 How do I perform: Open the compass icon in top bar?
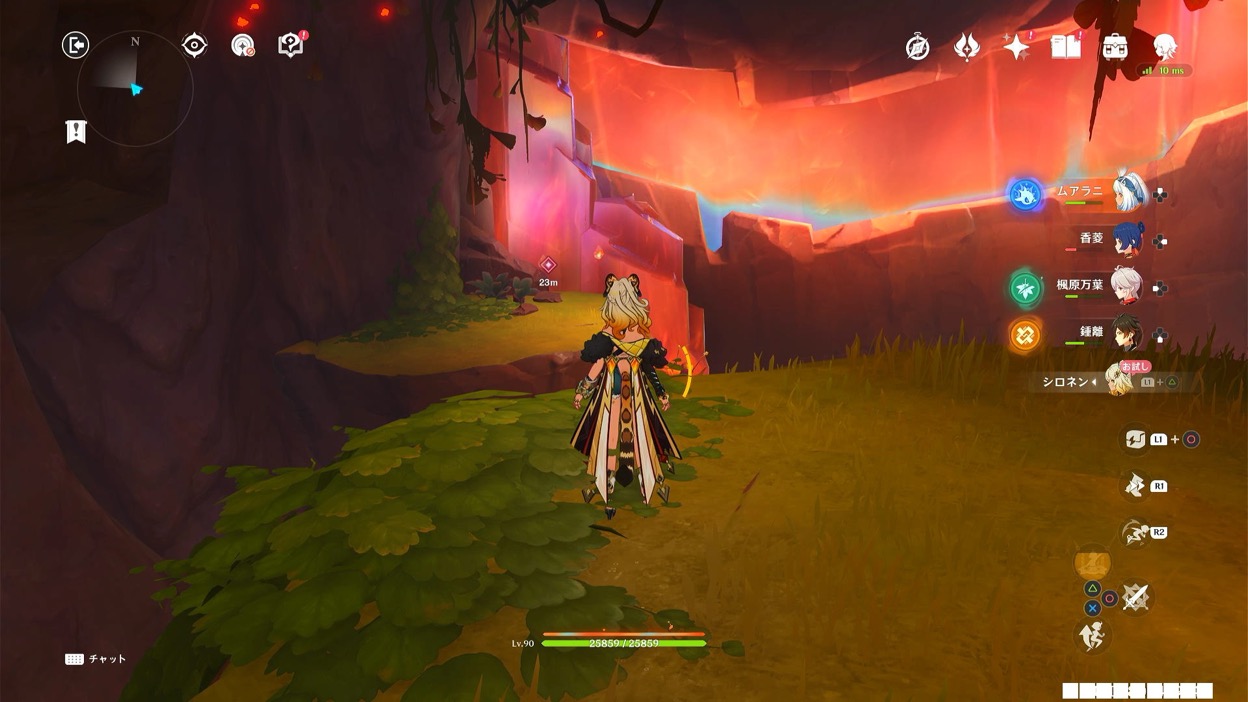(x=917, y=47)
